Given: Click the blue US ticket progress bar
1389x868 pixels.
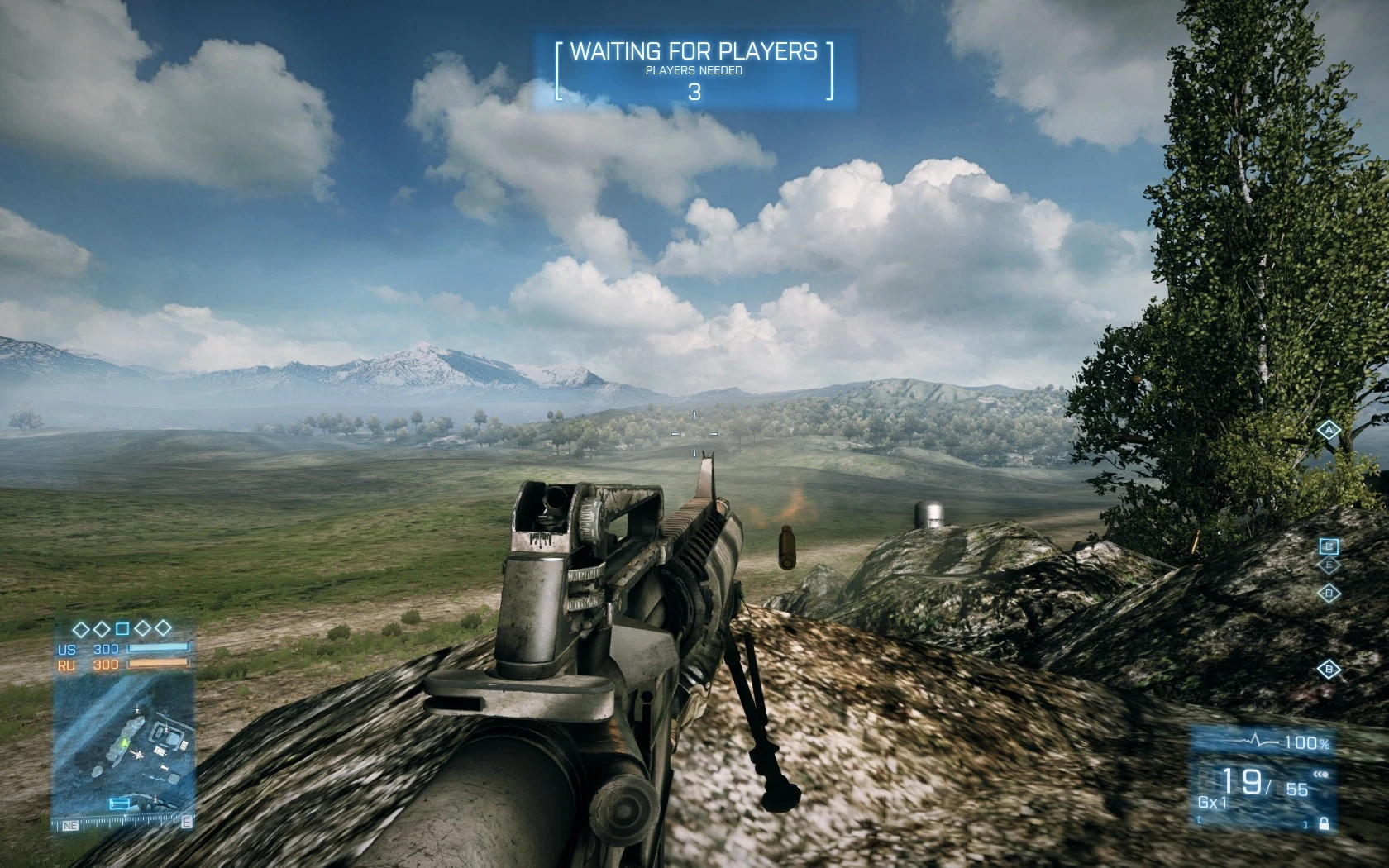Looking at the screenshot, I should coord(157,650).
